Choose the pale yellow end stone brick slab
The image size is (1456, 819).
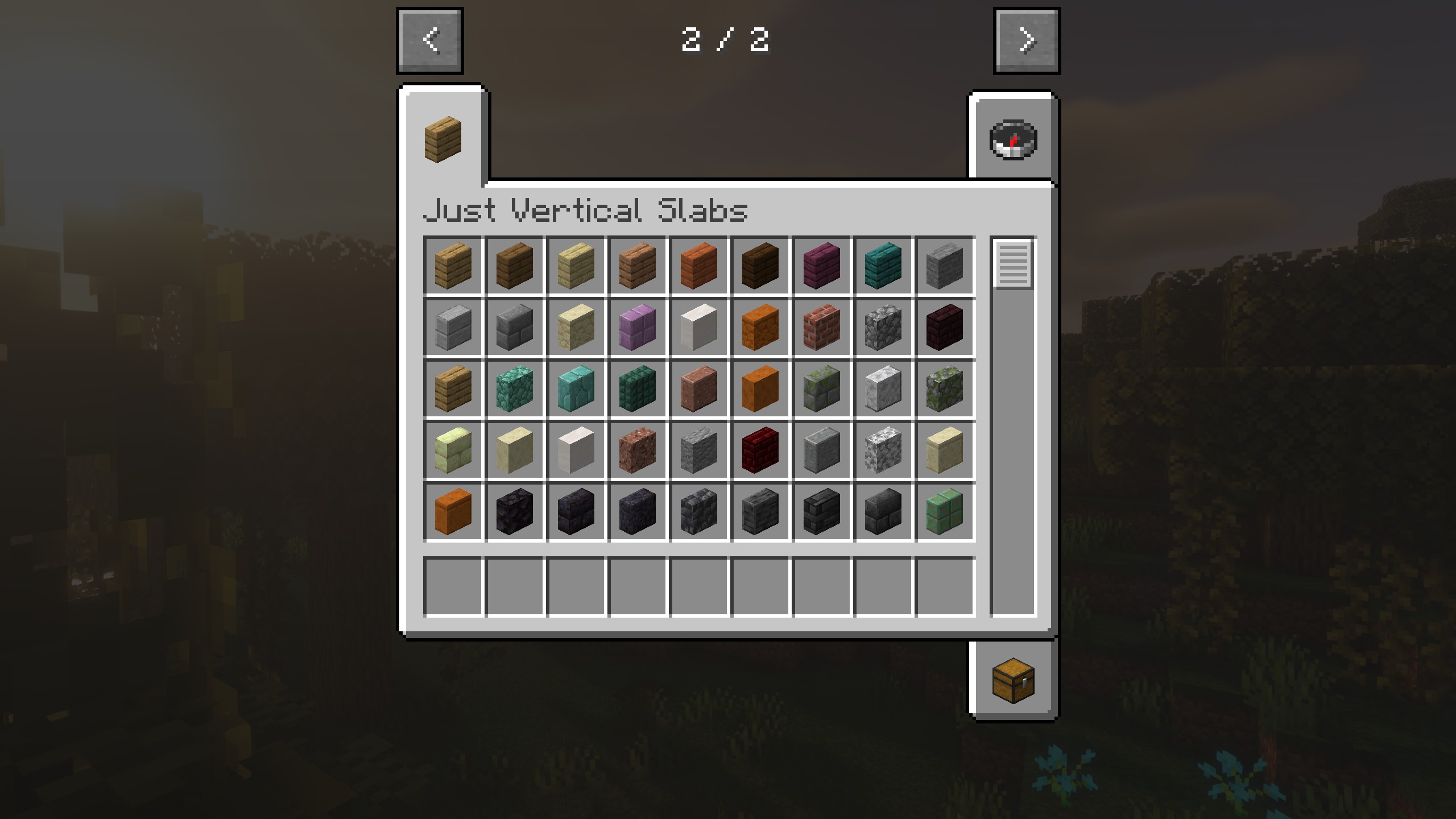tap(453, 450)
